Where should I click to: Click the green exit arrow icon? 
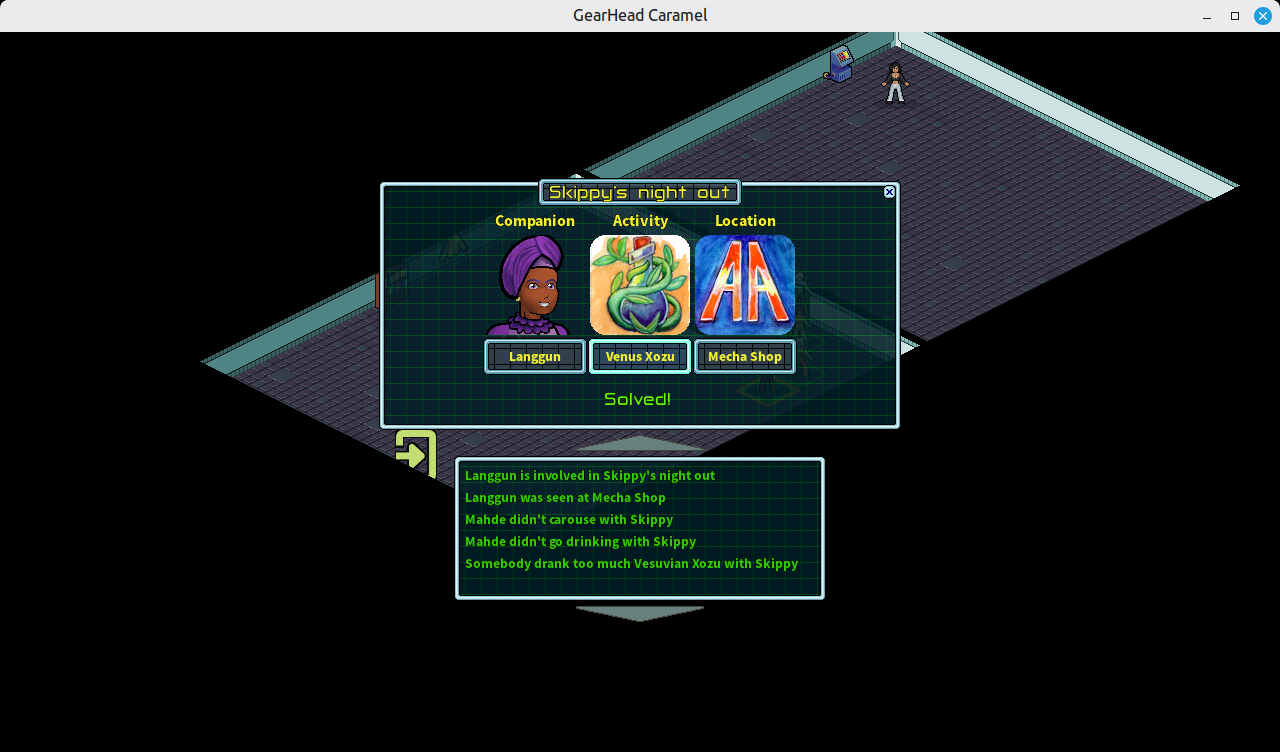click(x=415, y=453)
